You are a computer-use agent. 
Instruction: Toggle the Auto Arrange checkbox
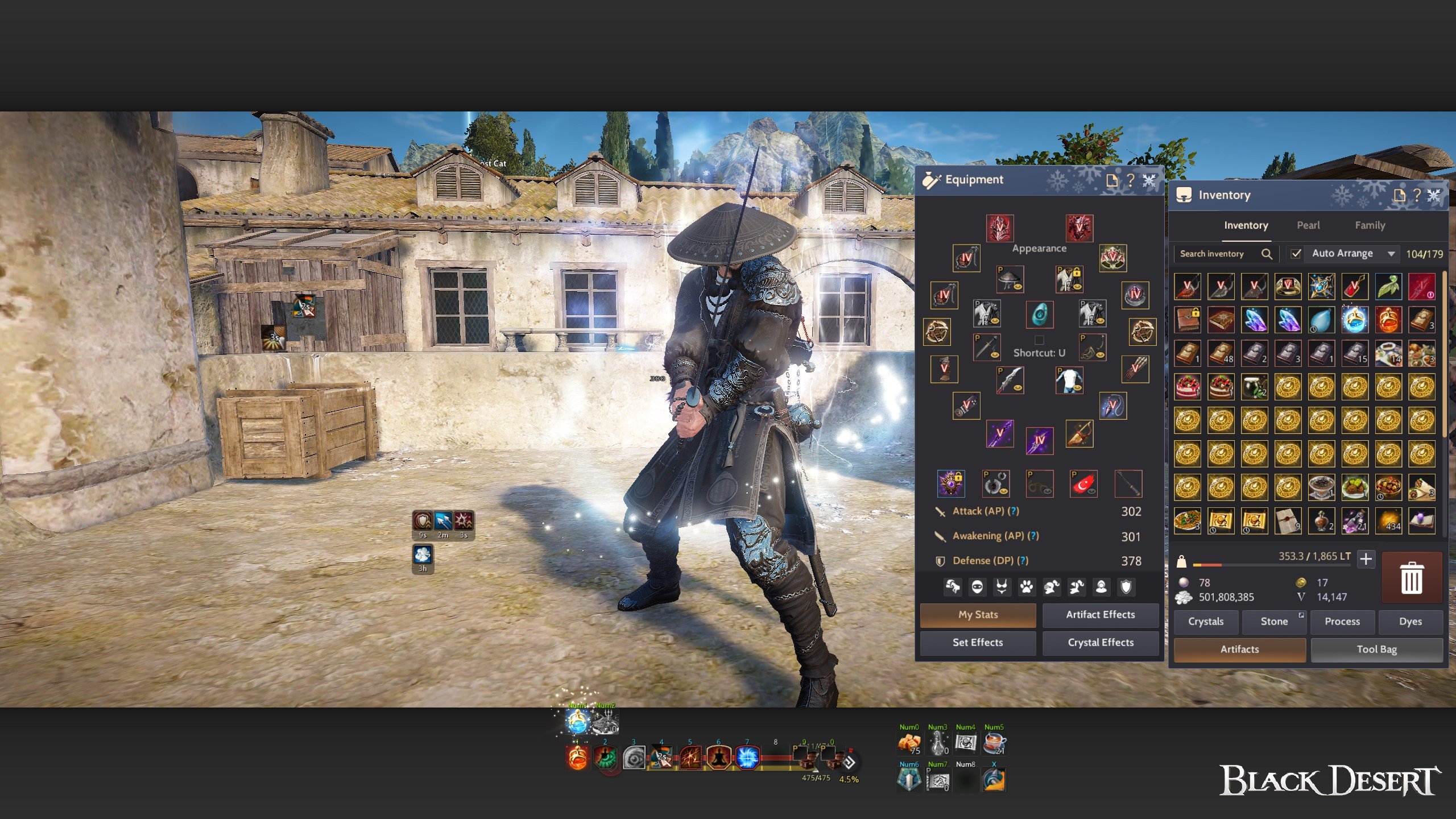[1296, 254]
